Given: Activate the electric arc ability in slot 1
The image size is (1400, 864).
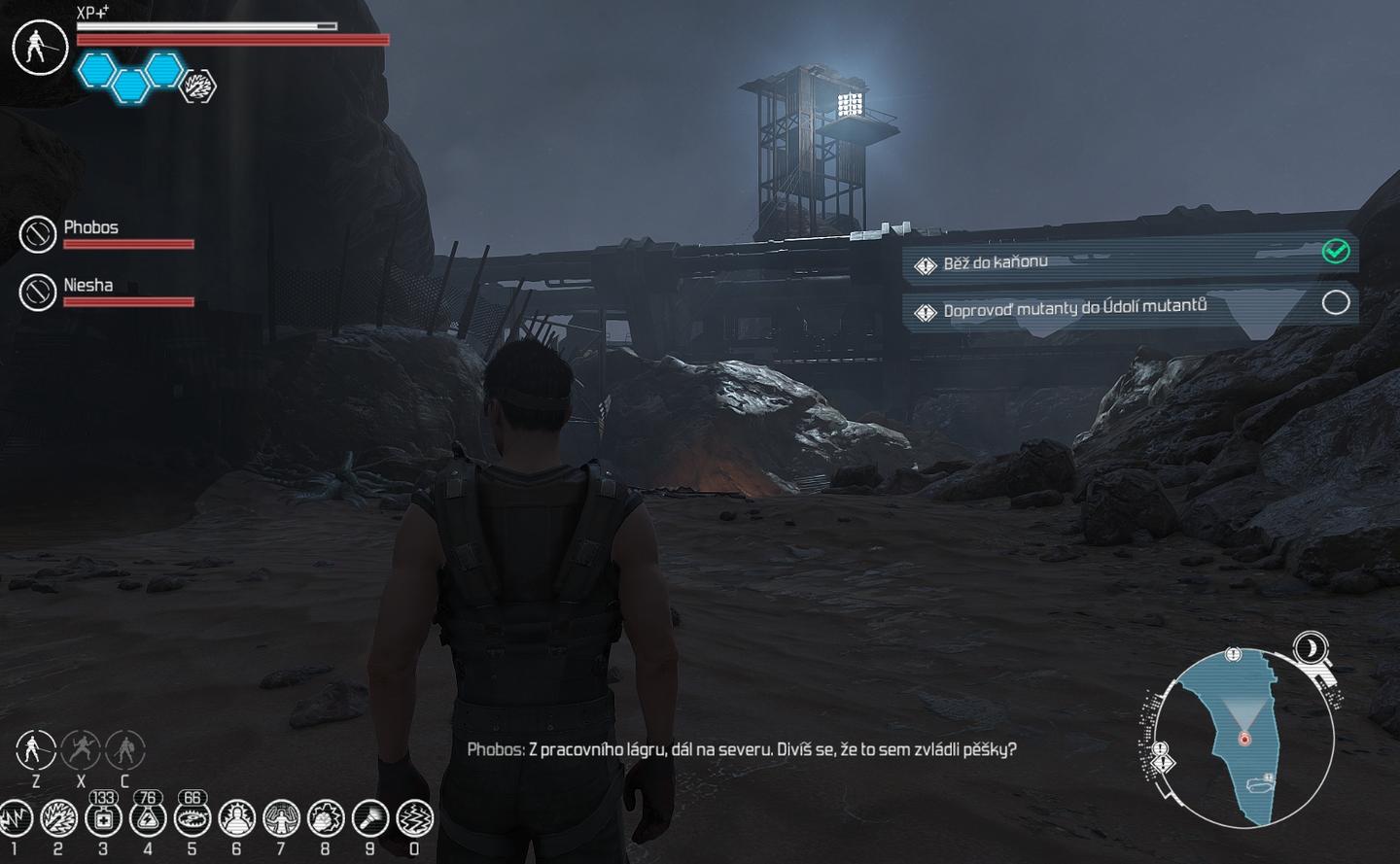Looking at the screenshot, I should pyautogui.click(x=15, y=819).
